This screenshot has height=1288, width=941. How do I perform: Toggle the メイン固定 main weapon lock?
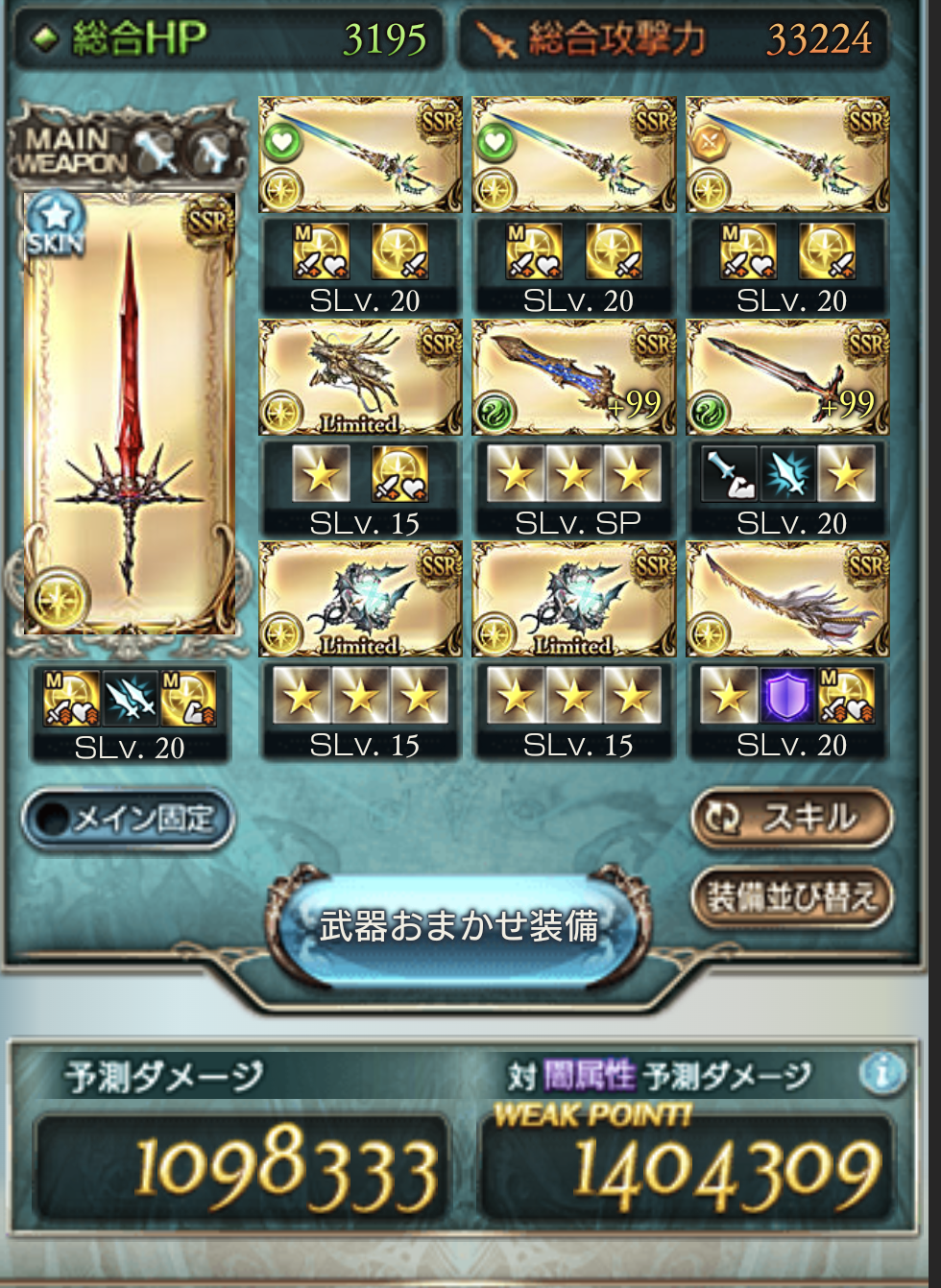(x=128, y=819)
